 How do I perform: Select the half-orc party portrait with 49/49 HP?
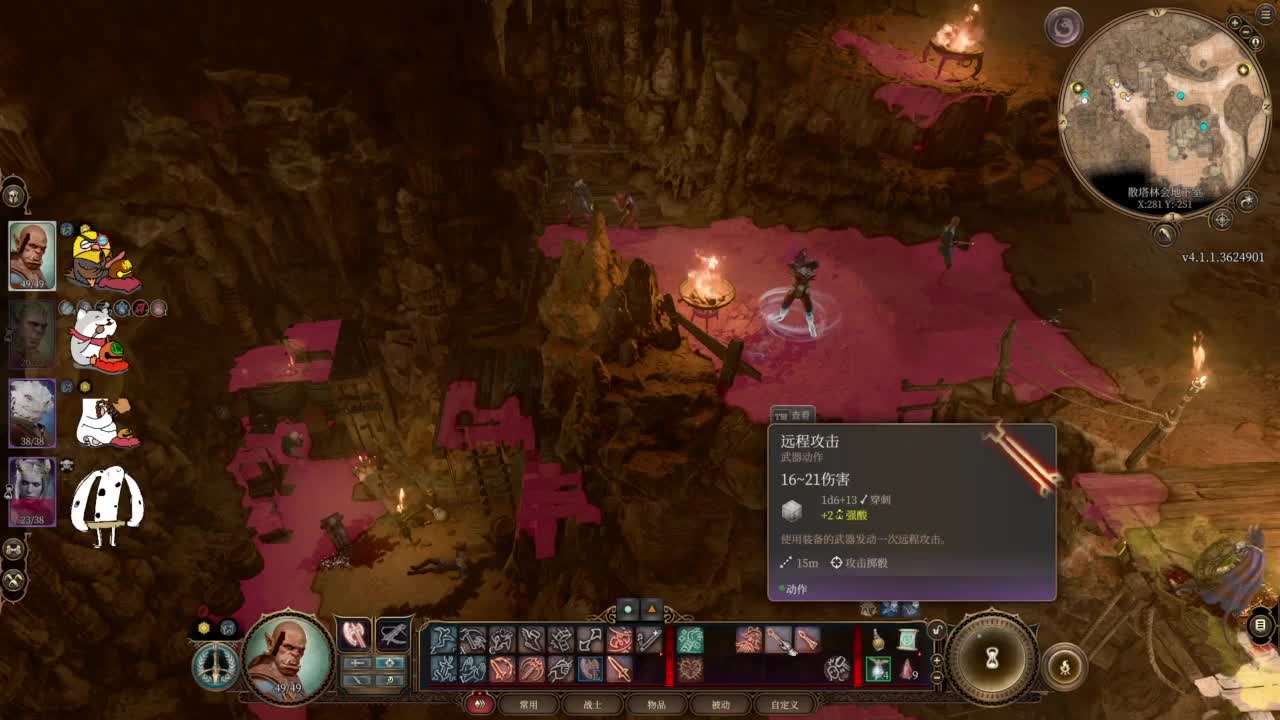click(32, 255)
